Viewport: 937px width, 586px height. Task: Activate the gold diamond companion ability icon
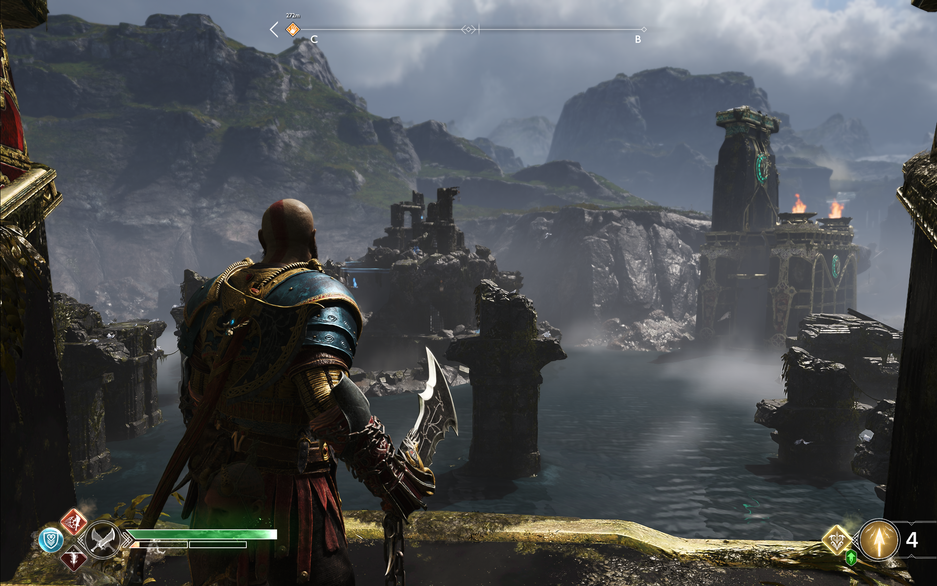[x=836, y=540]
